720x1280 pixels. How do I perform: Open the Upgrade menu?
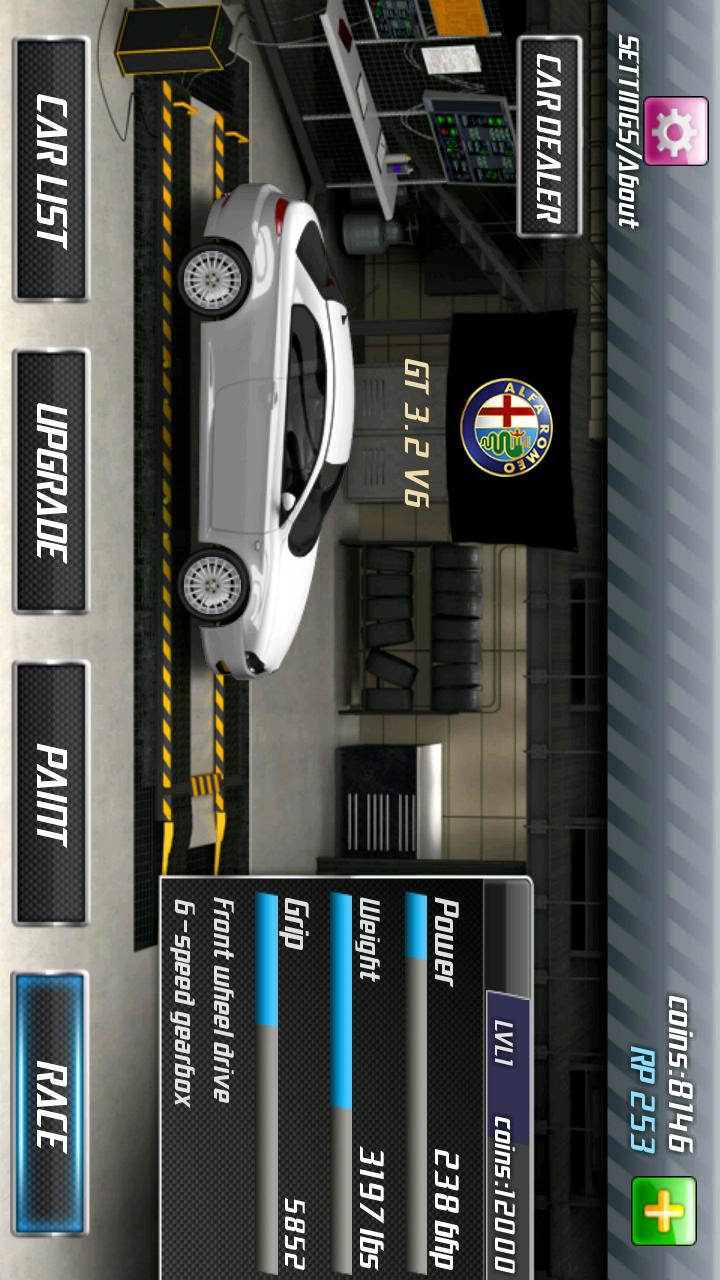coord(50,480)
